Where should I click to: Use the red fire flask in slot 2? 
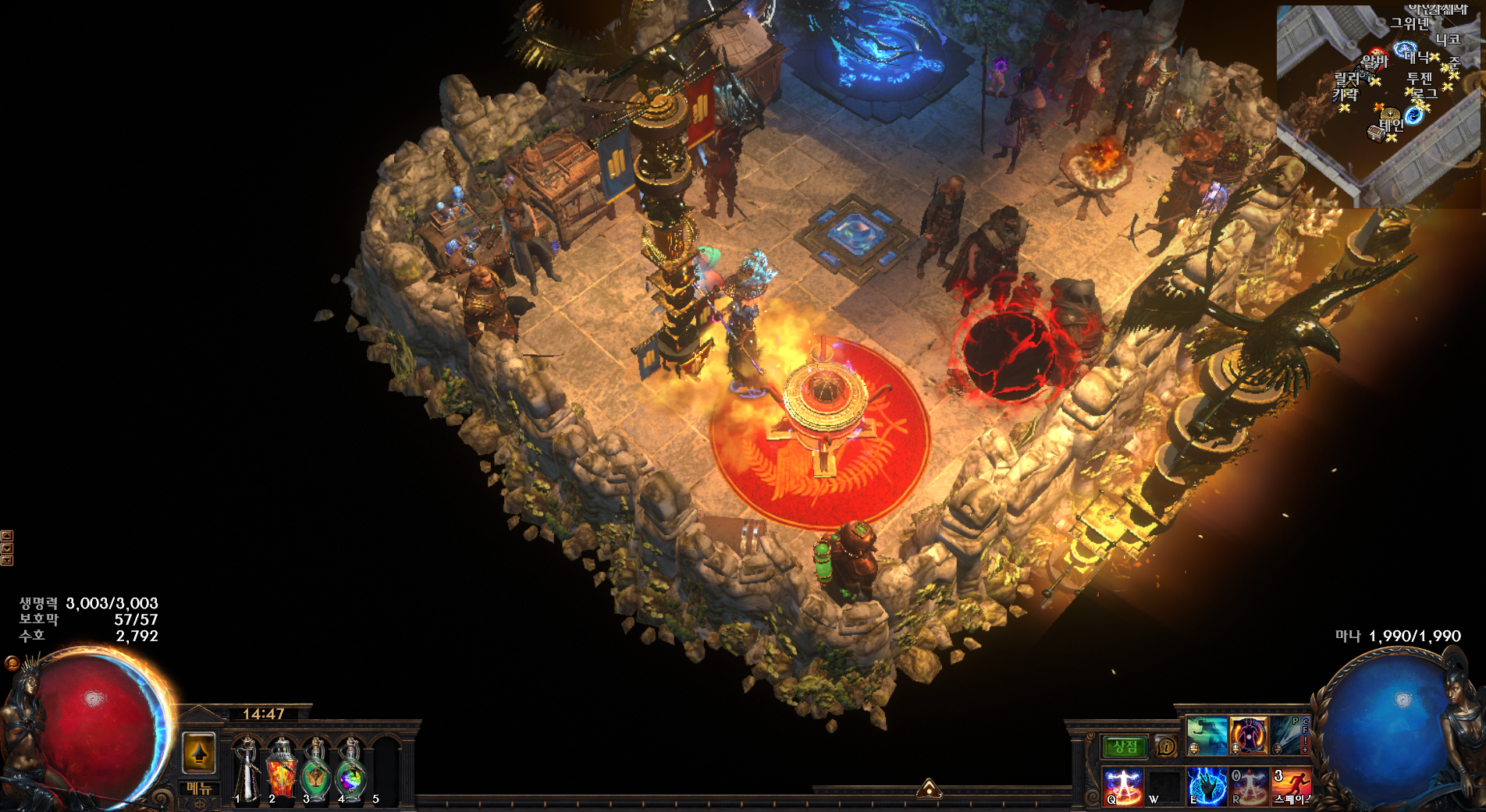coord(282,768)
